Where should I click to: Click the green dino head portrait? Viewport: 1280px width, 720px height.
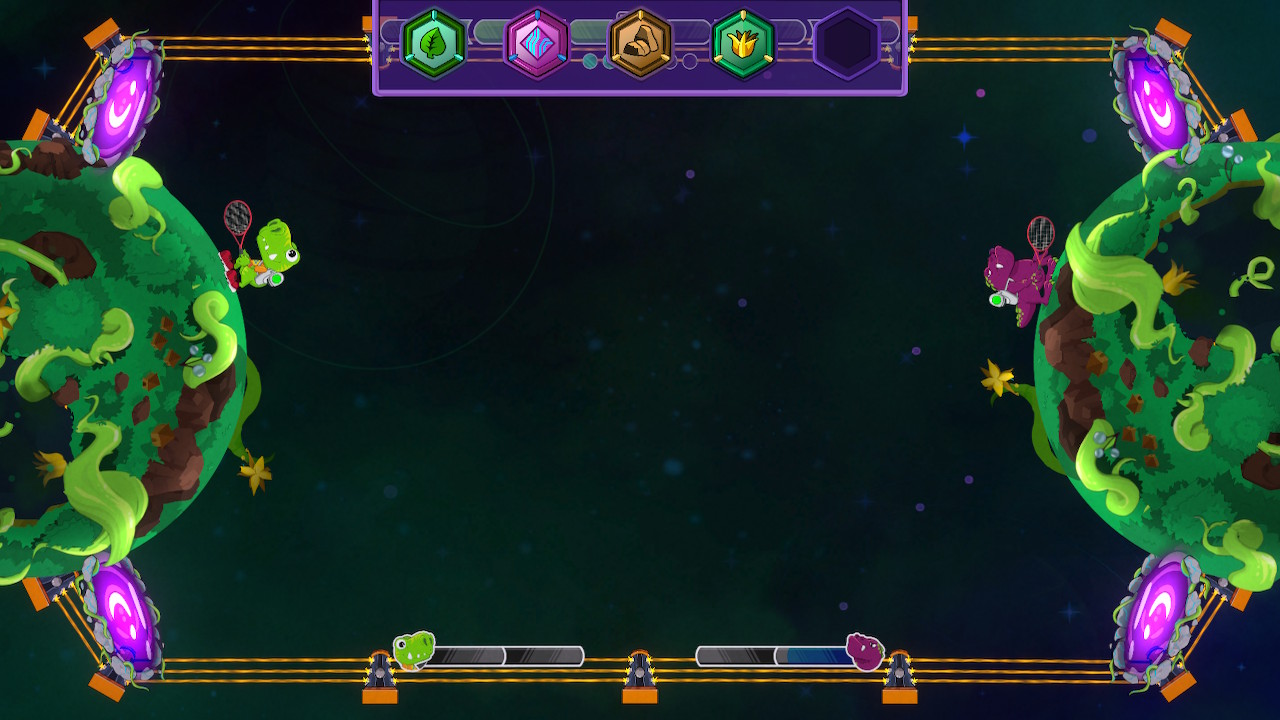coord(411,651)
